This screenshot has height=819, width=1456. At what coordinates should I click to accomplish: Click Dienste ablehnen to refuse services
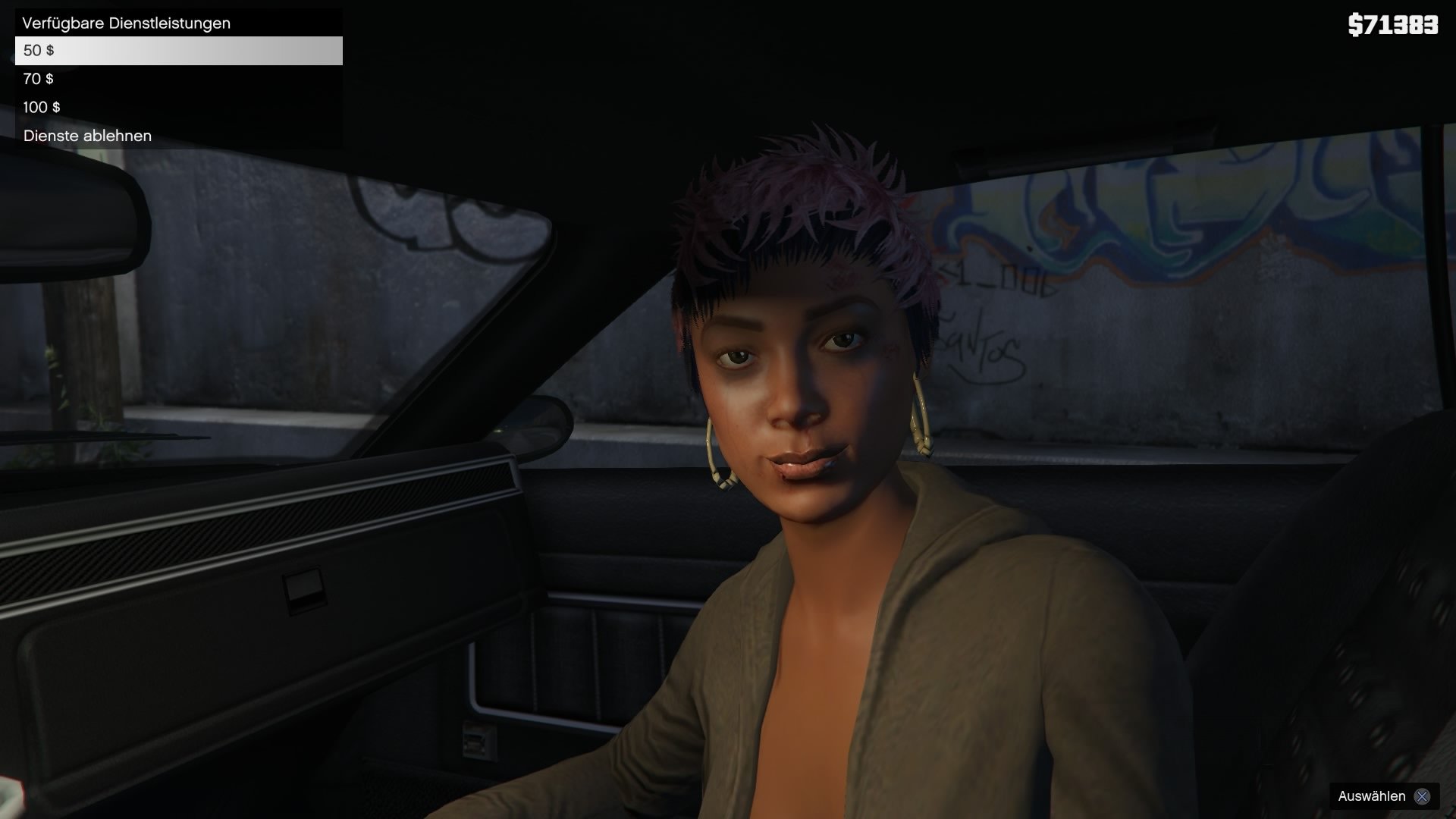point(86,136)
